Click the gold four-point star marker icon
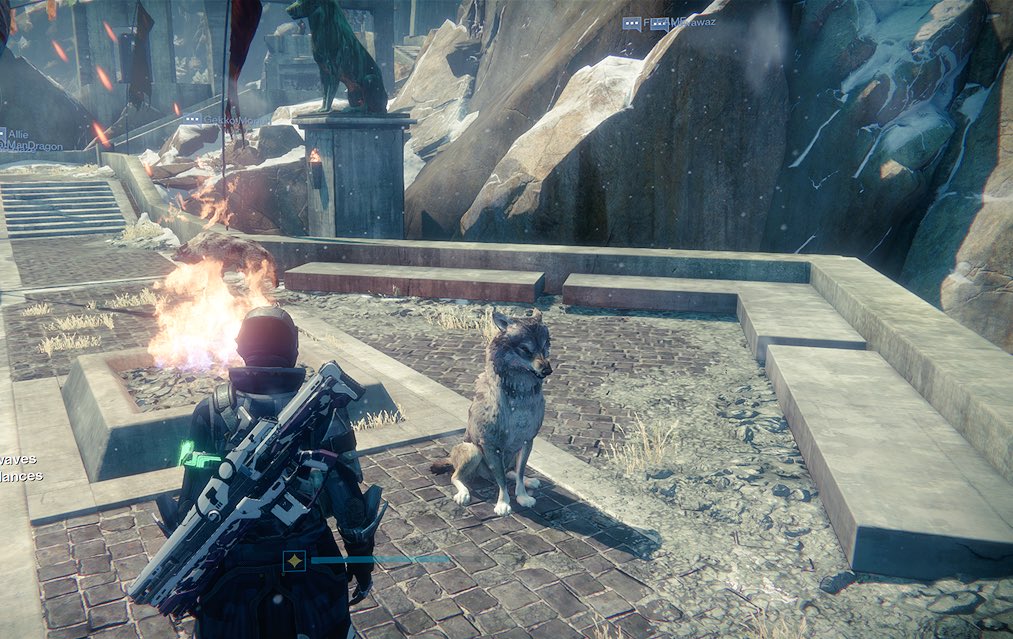The height and width of the screenshot is (639, 1013). [x=294, y=560]
